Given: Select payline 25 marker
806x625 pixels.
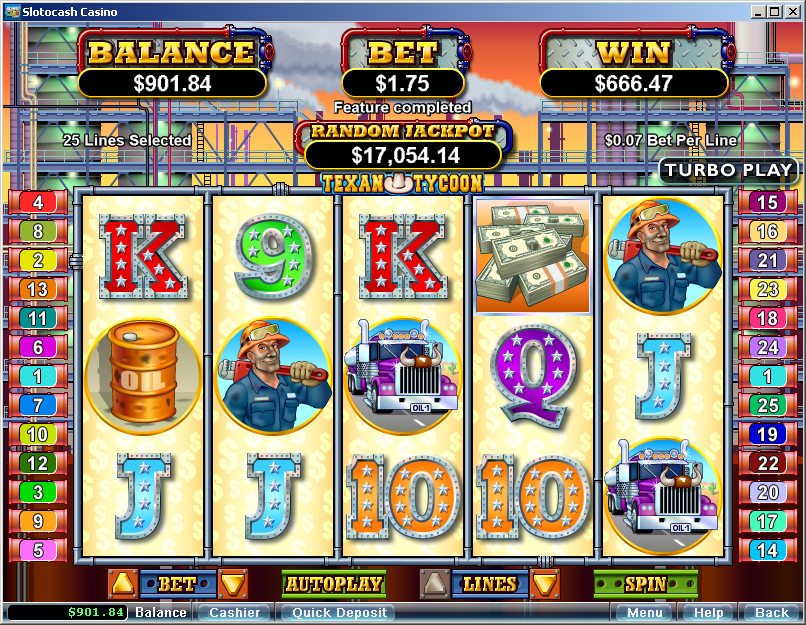Looking at the screenshot, I should pos(768,405).
